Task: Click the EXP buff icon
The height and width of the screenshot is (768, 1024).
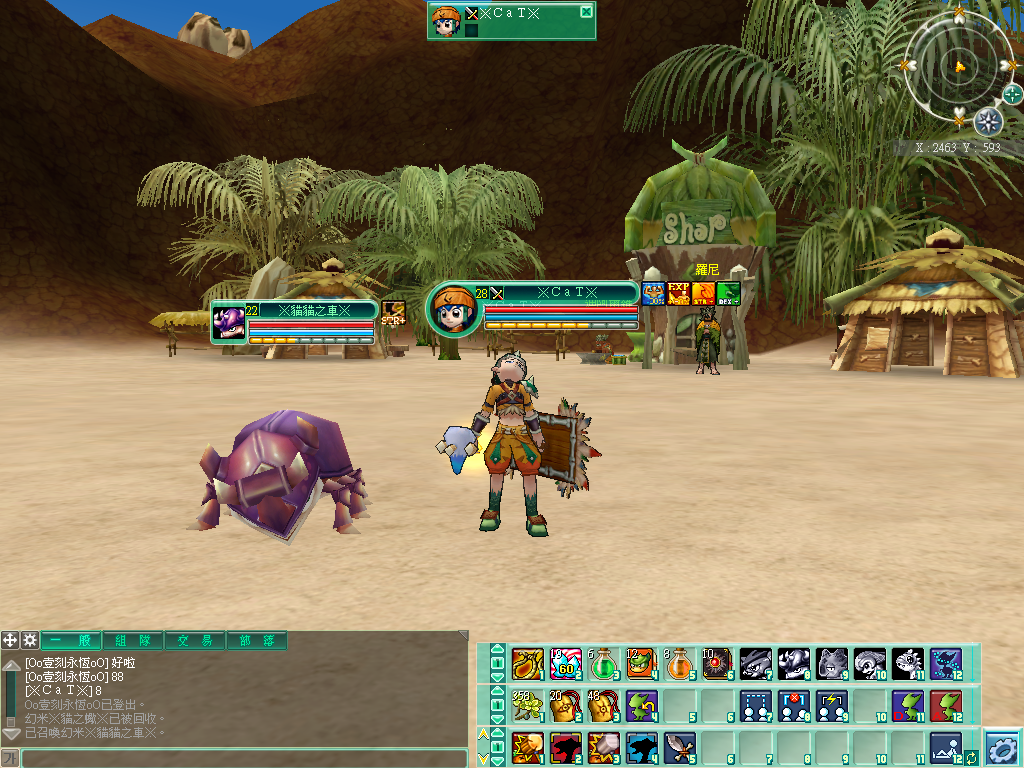Action: [680, 293]
